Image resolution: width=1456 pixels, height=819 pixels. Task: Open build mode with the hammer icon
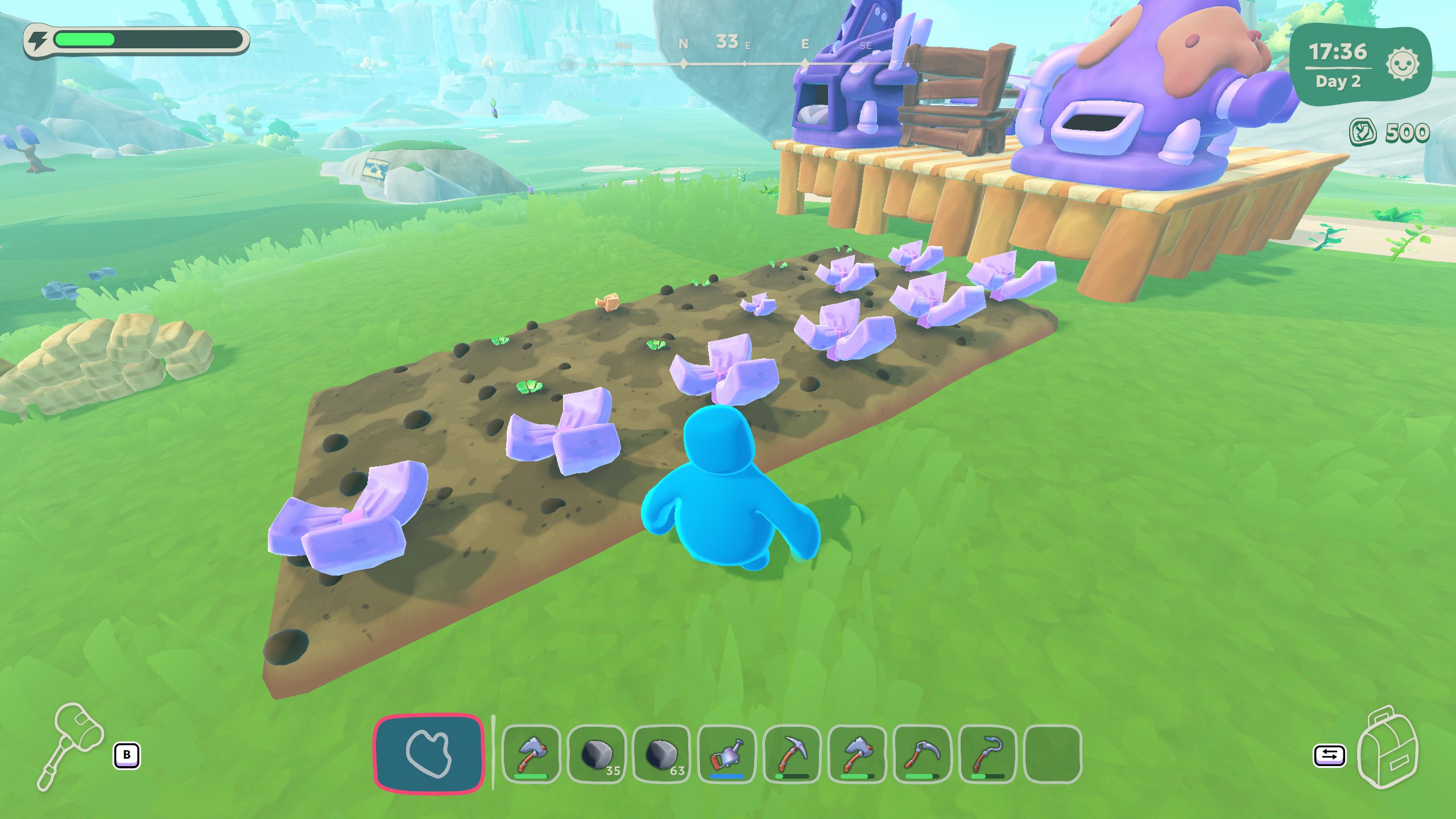pyautogui.click(x=71, y=745)
